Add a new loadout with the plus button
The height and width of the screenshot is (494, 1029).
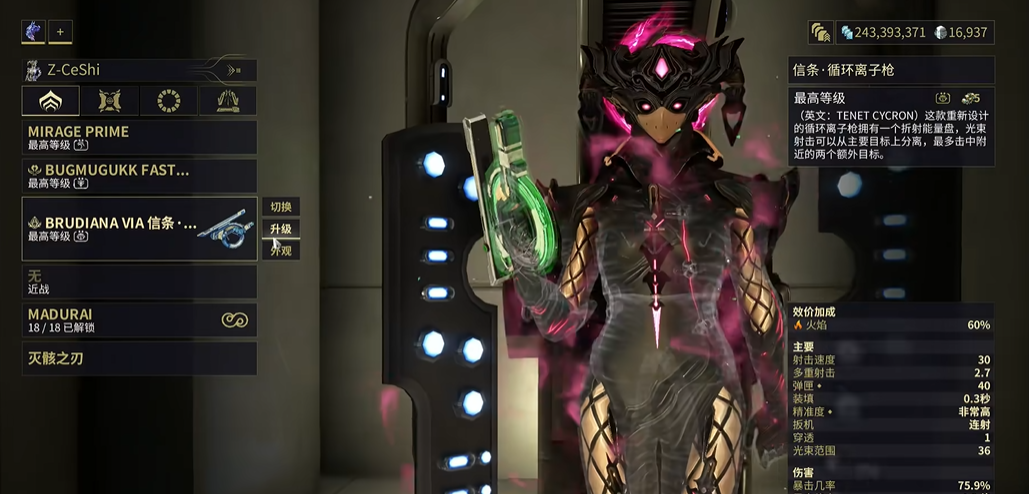(60, 32)
